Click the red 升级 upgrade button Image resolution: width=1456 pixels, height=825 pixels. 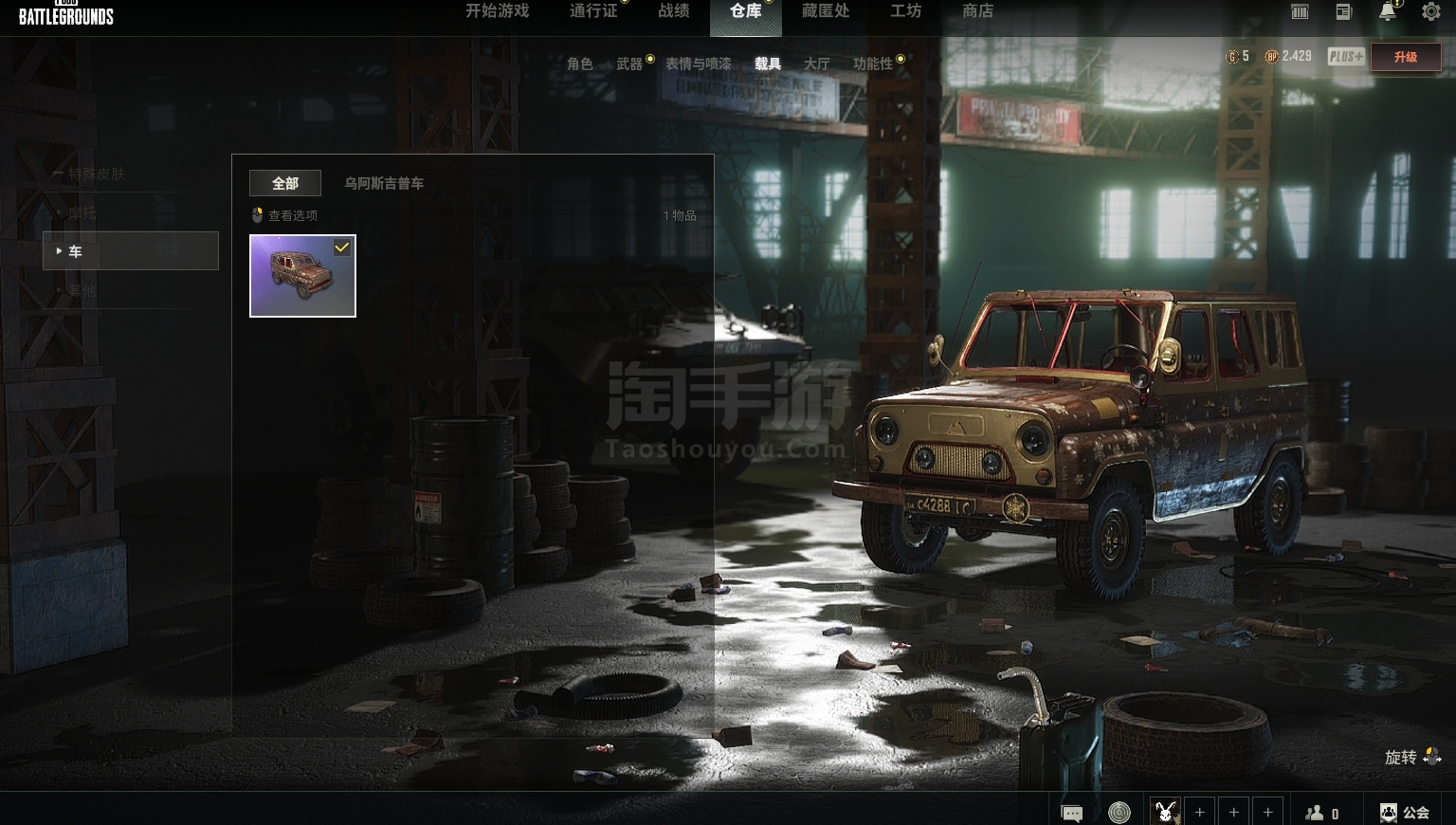click(1405, 57)
